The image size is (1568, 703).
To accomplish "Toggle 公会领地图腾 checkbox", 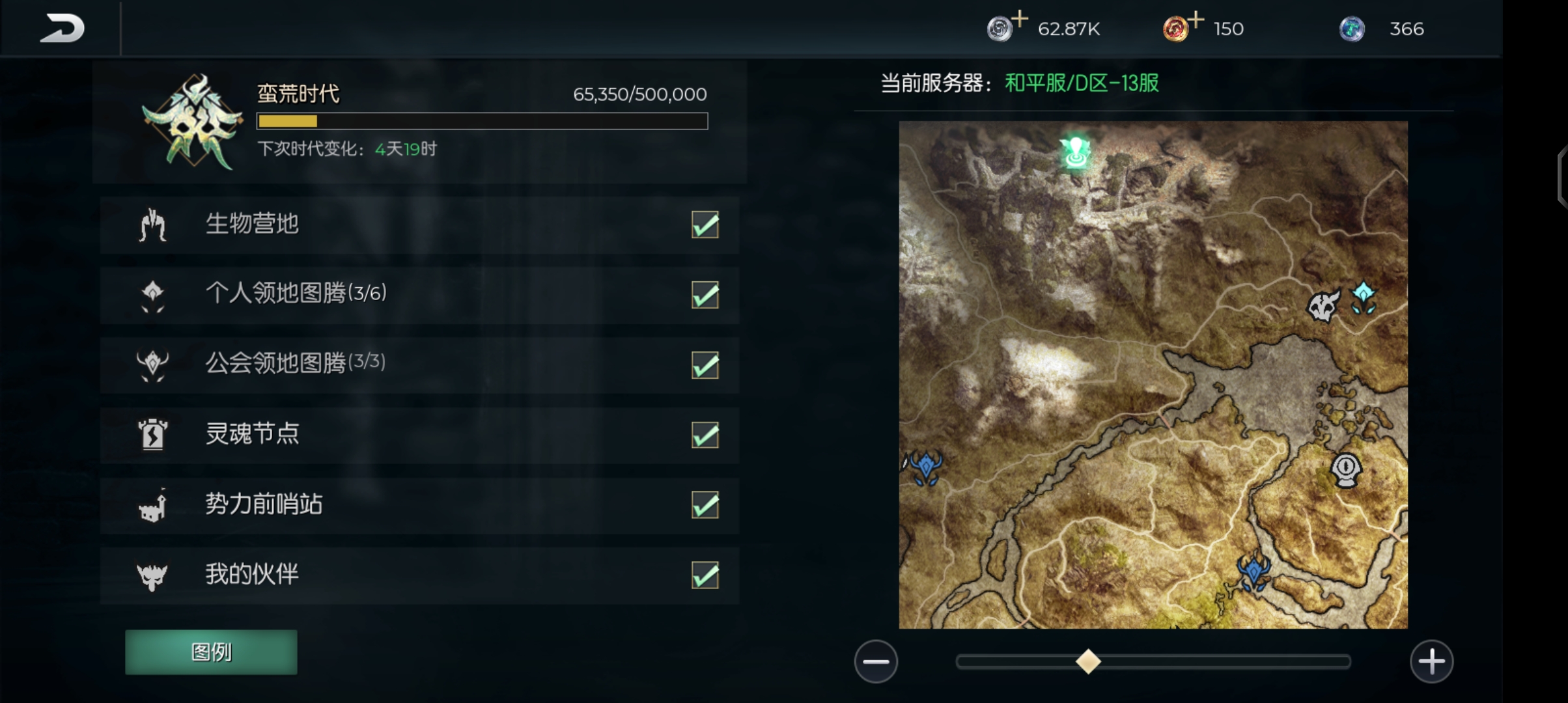I will 705,365.
